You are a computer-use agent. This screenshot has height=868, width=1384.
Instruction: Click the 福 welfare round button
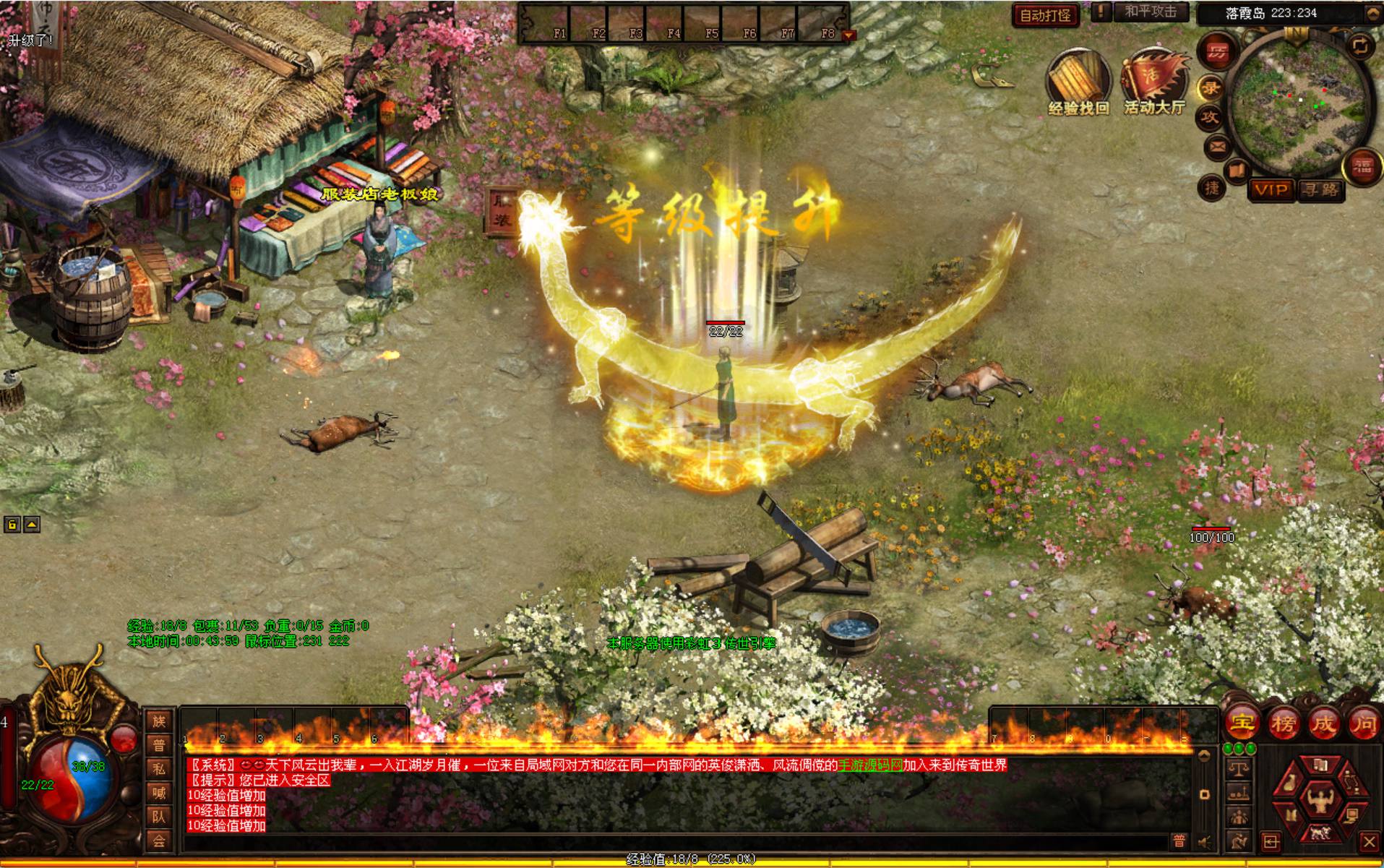(1362, 167)
